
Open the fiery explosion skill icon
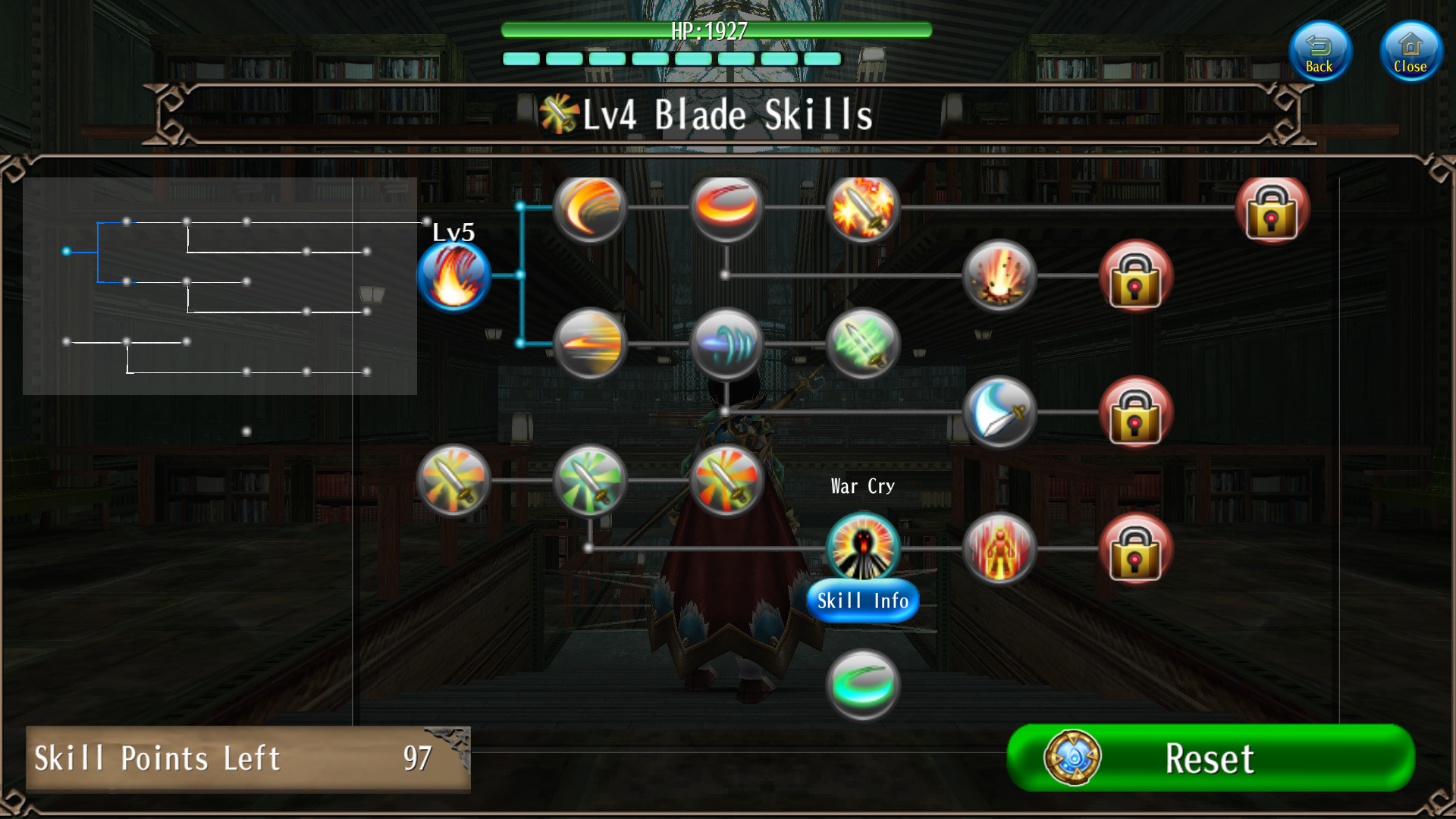999,275
